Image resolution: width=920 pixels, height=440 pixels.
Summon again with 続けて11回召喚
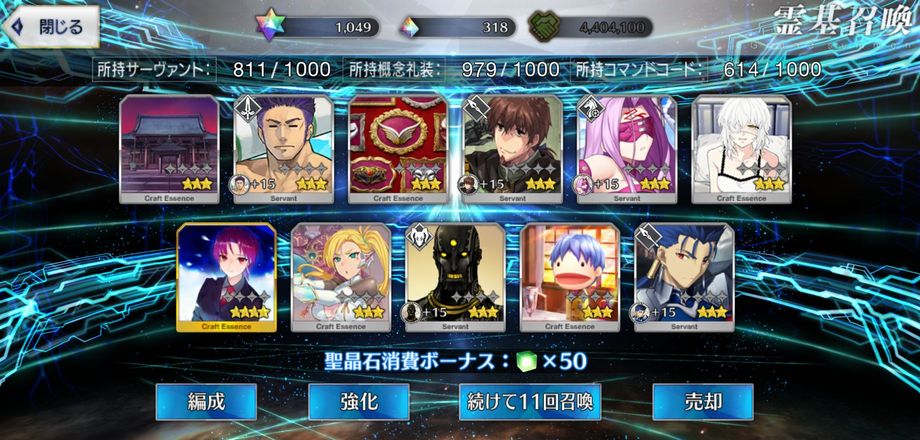(530, 402)
